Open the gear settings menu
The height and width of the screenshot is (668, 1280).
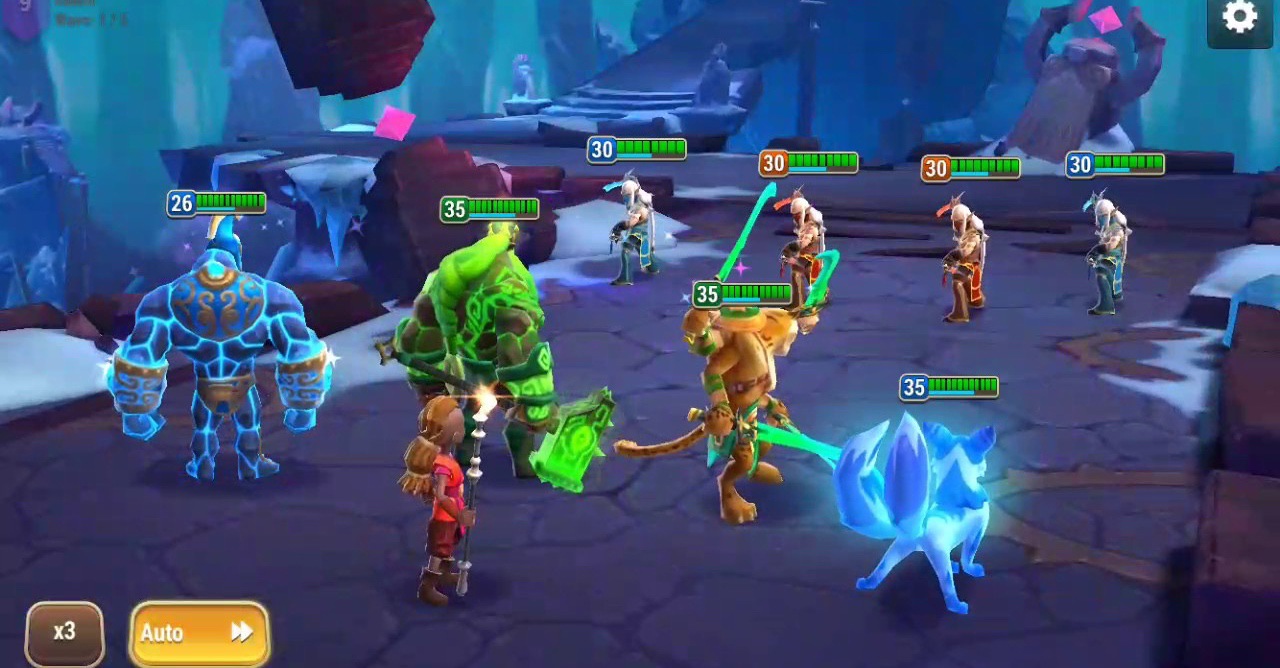(x=1239, y=18)
